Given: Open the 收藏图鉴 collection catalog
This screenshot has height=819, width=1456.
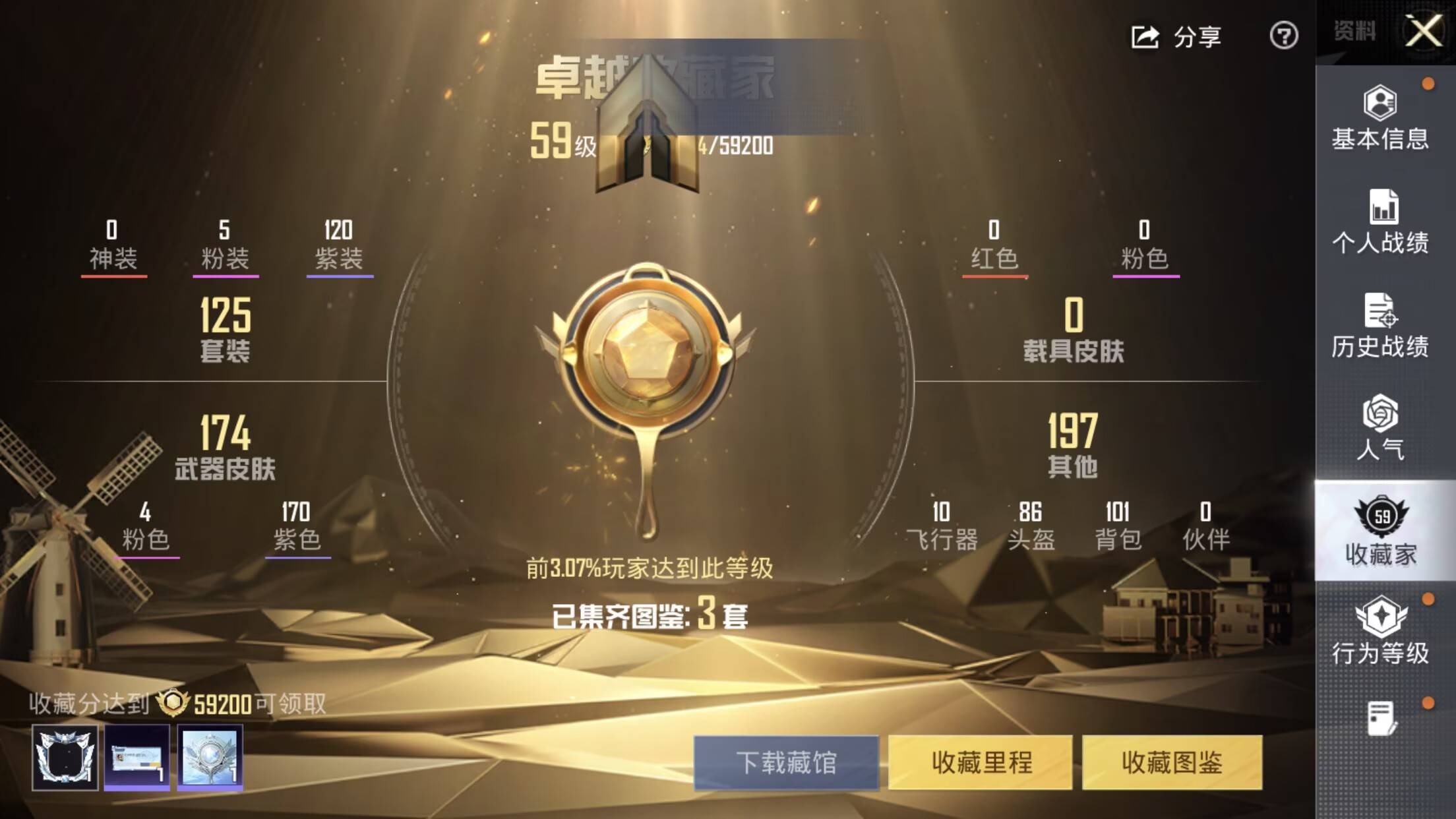Looking at the screenshot, I should tap(1172, 762).
